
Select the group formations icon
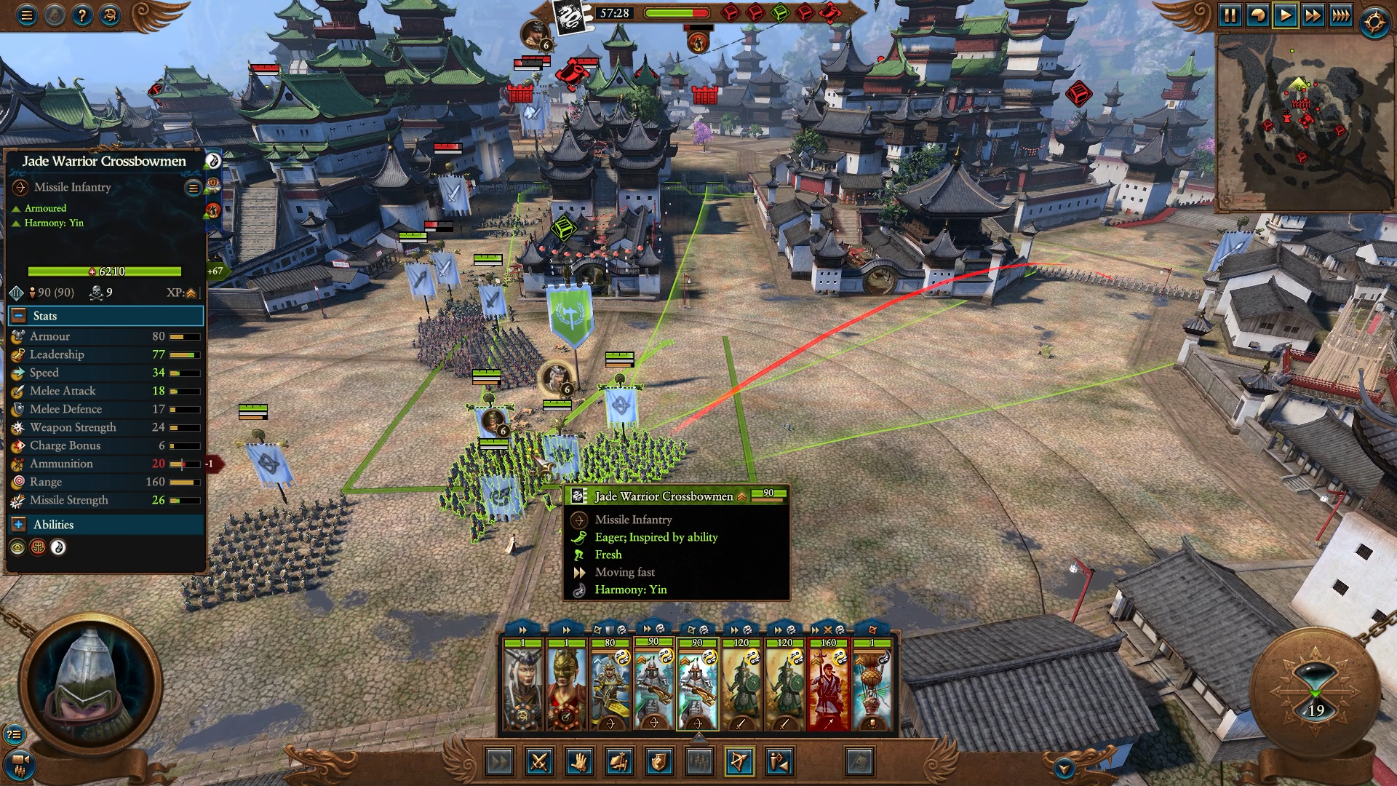699,761
